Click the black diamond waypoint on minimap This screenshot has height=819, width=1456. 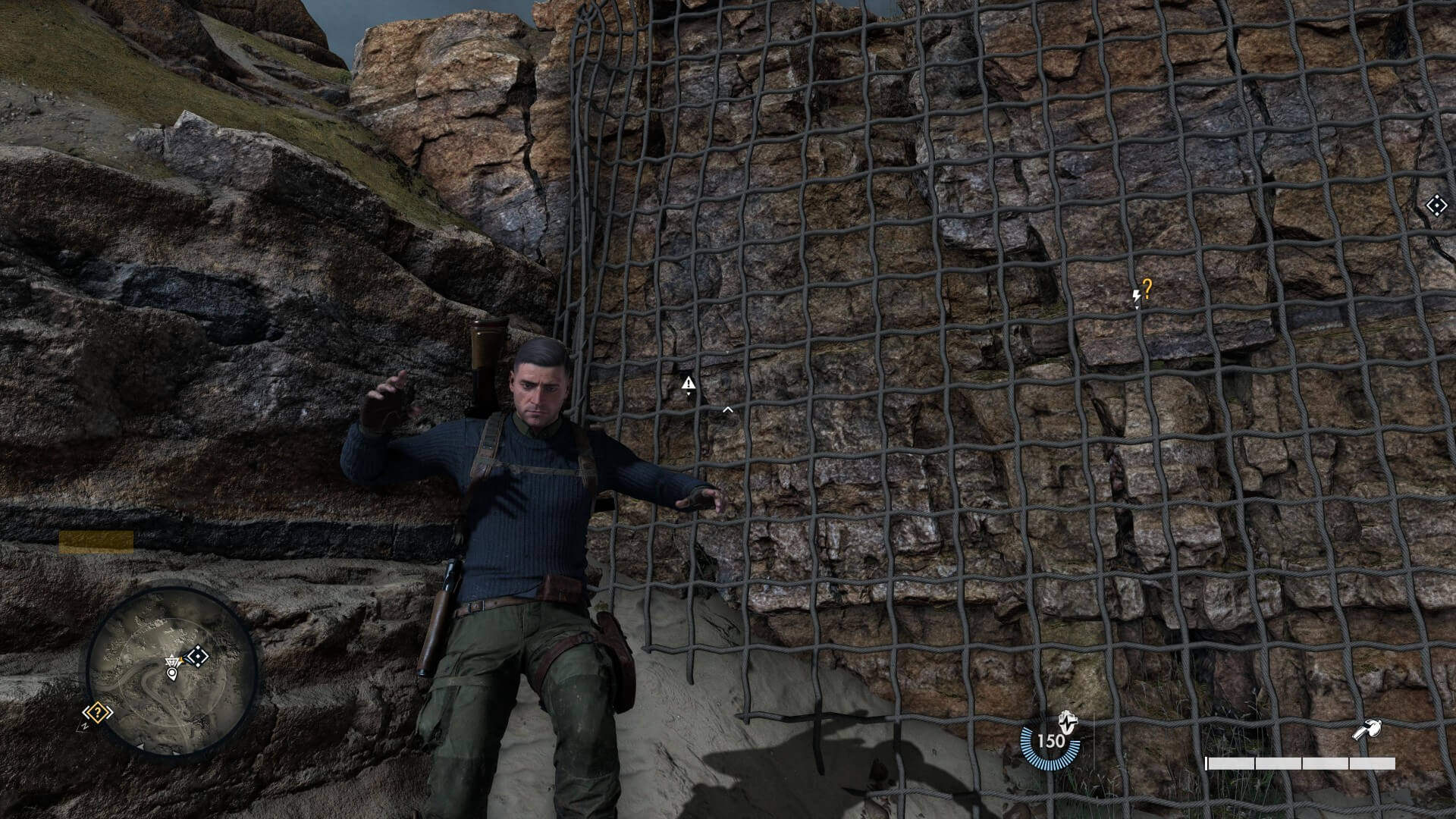[196, 656]
